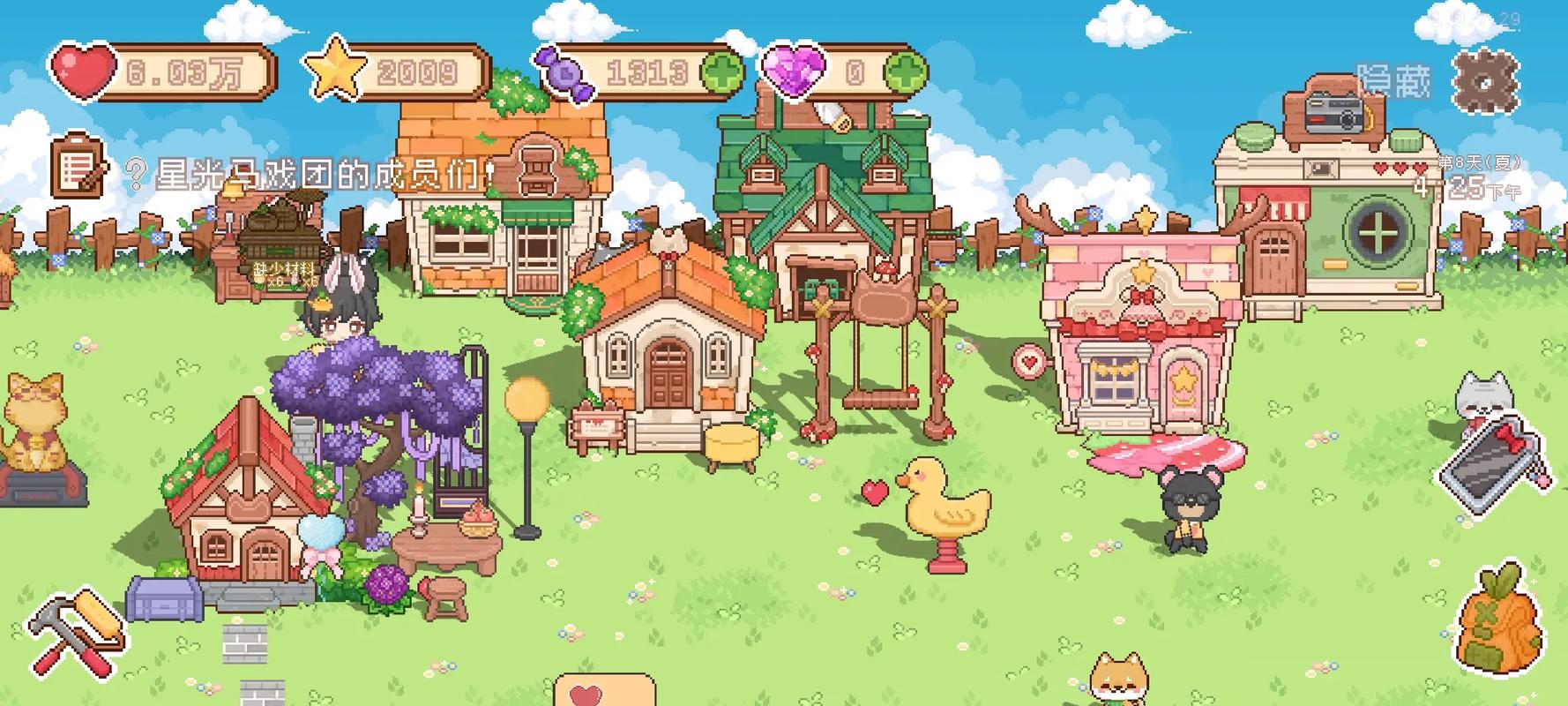Viewport: 1568px width, 706px height.
Task: Open the settings gear menu
Action: (x=1486, y=81)
